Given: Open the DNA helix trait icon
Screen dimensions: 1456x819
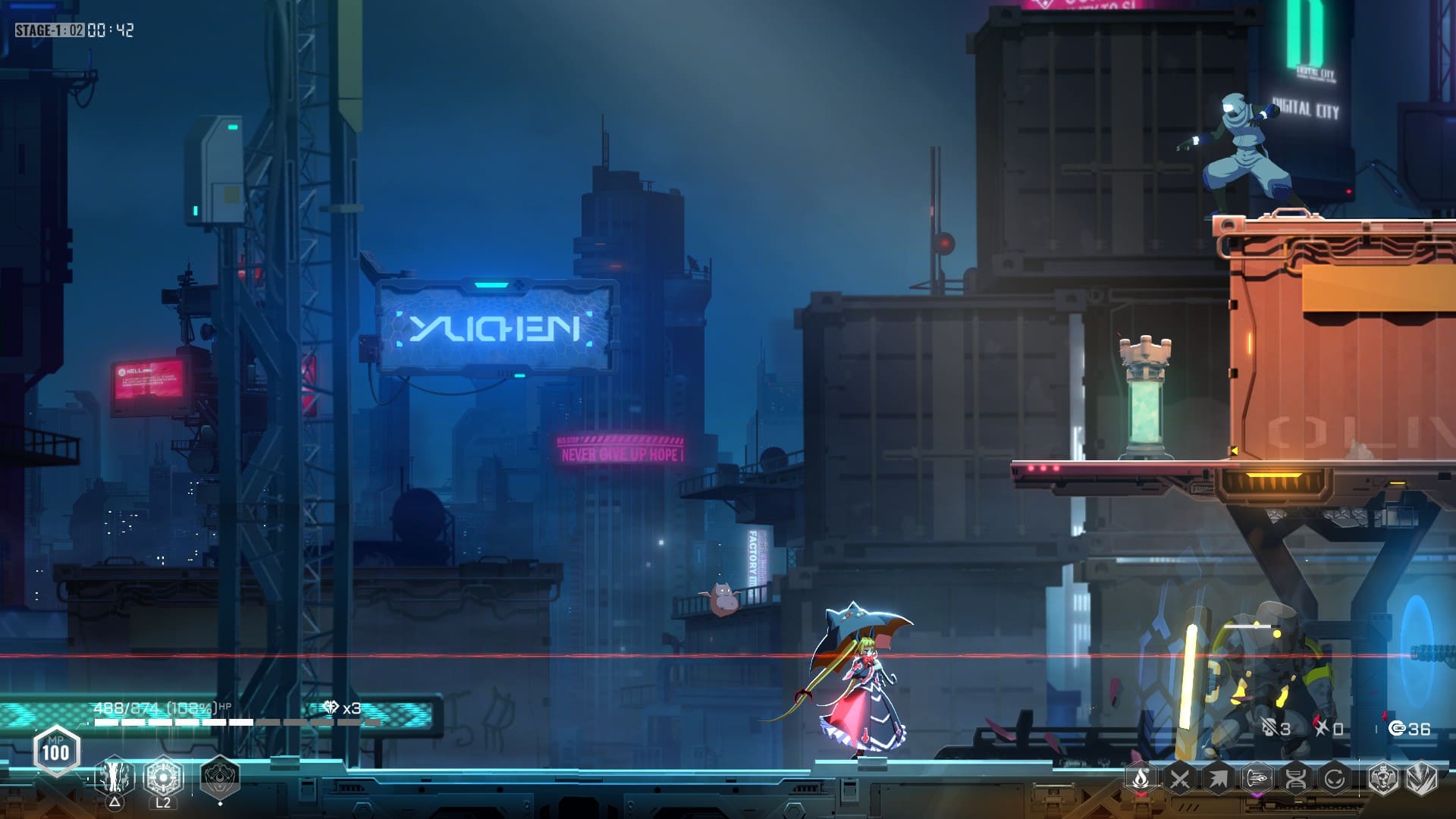Looking at the screenshot, I should pos(1295,778).
